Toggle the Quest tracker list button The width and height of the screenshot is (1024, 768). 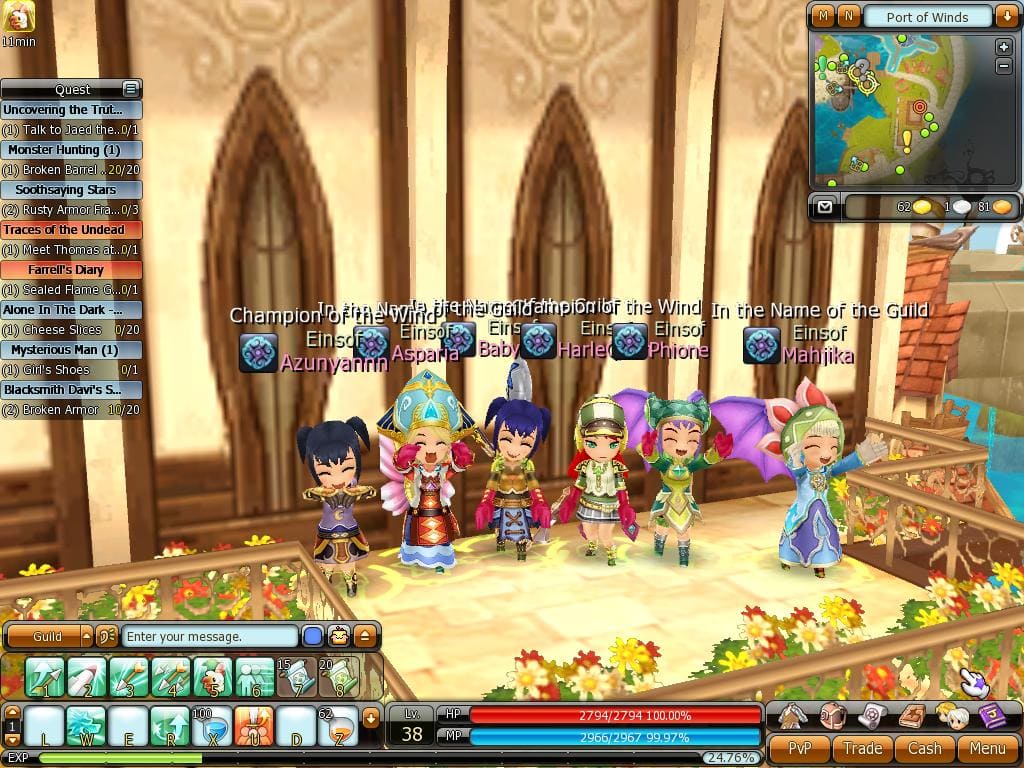[x=130, y=89]
